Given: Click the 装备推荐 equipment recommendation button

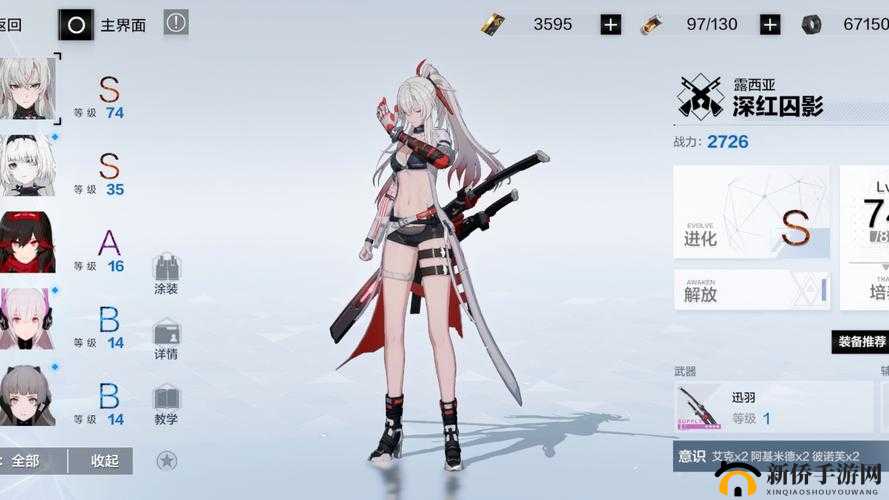Looking at the screenshot, I should point(861,342).
